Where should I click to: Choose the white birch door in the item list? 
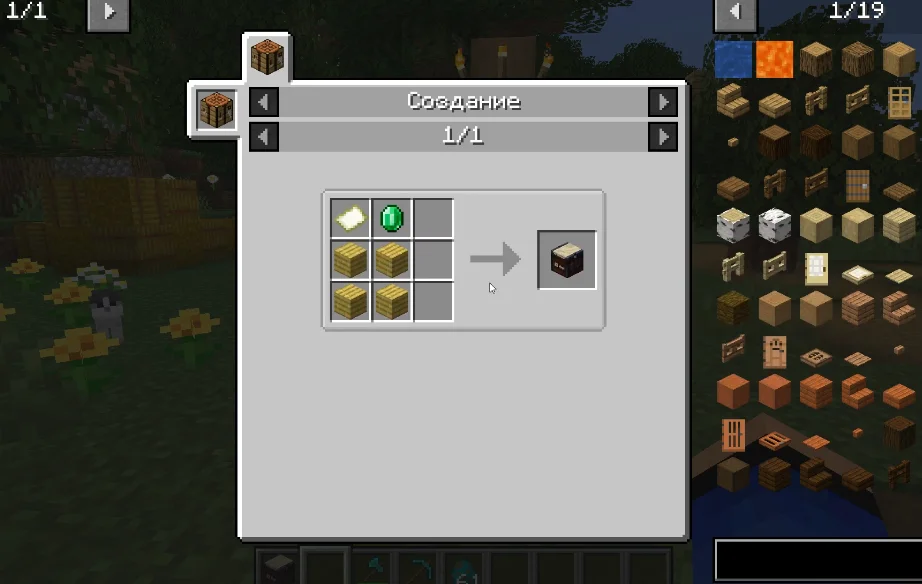[817, 267]
